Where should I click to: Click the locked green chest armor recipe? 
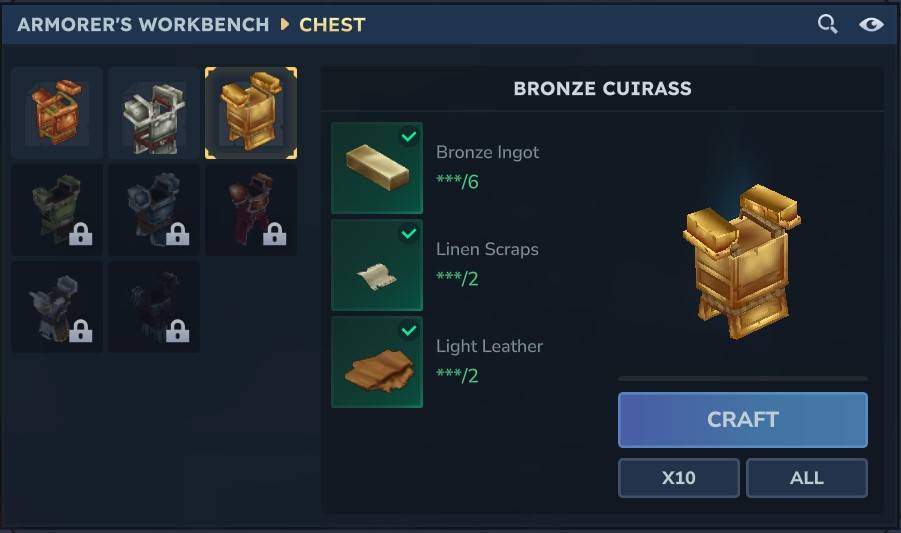[57, 210]
